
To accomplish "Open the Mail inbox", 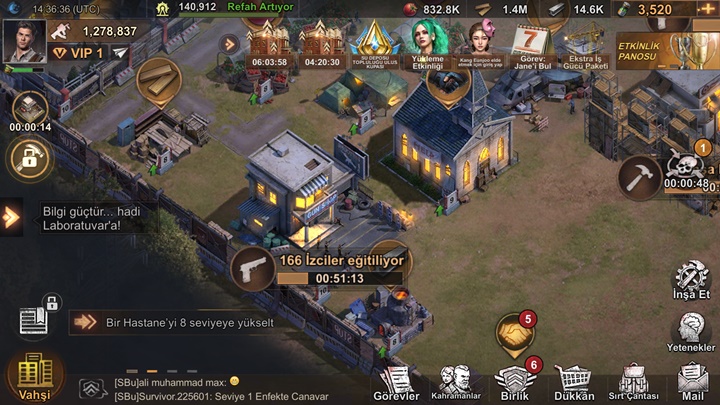I will [692, 381].
